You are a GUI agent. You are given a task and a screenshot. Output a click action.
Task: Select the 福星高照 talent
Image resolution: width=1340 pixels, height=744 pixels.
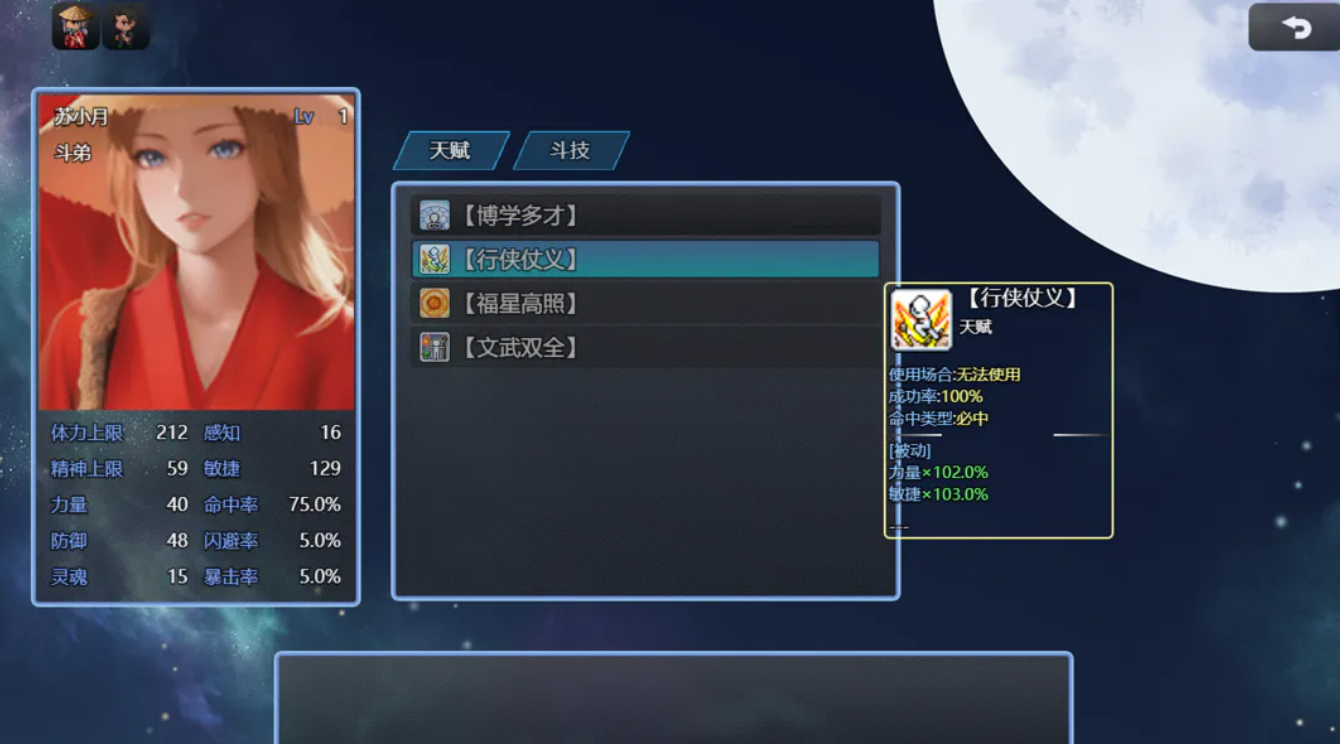pos(645,303)
